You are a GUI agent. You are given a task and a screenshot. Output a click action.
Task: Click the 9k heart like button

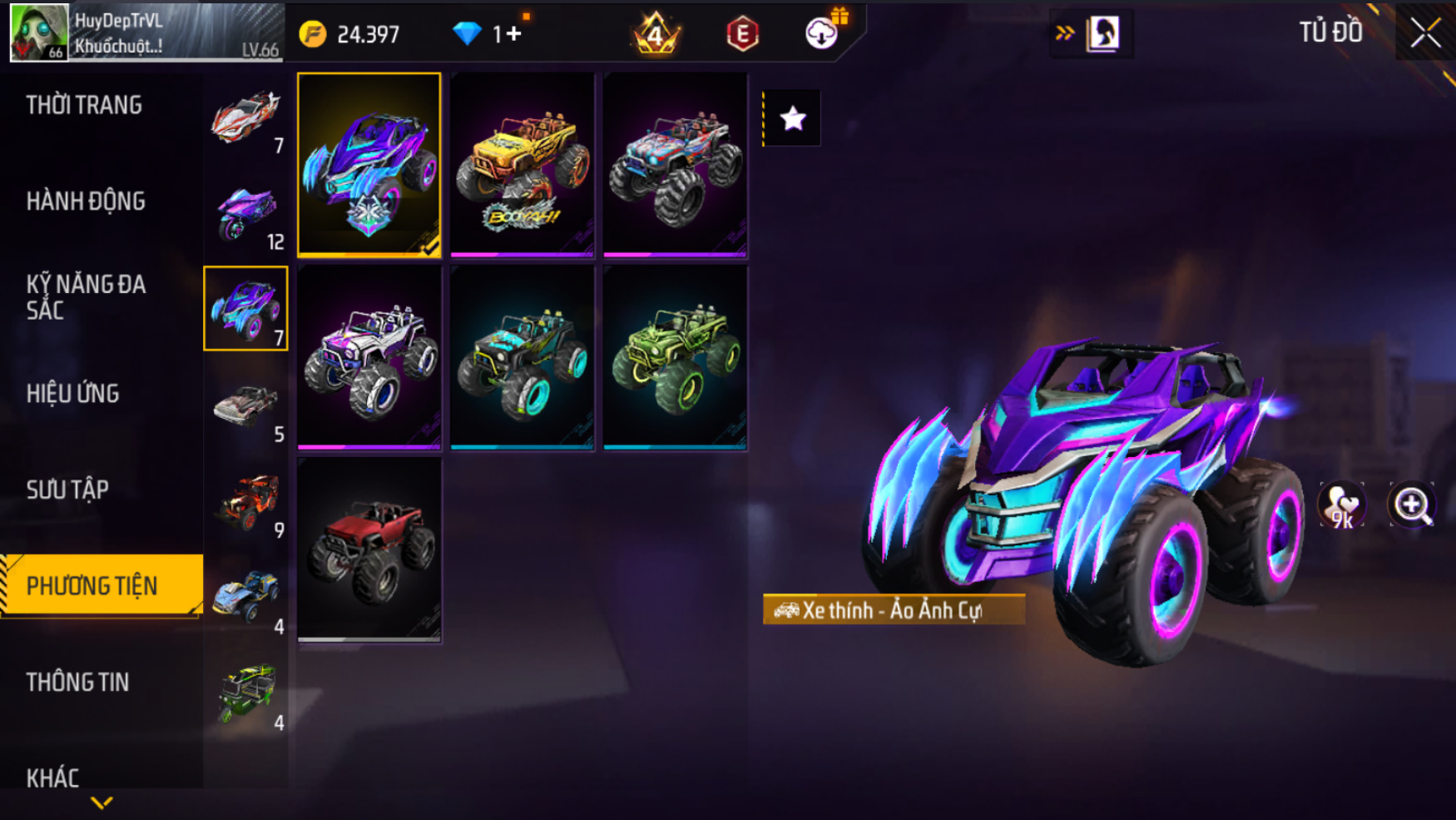point(1341,505)
